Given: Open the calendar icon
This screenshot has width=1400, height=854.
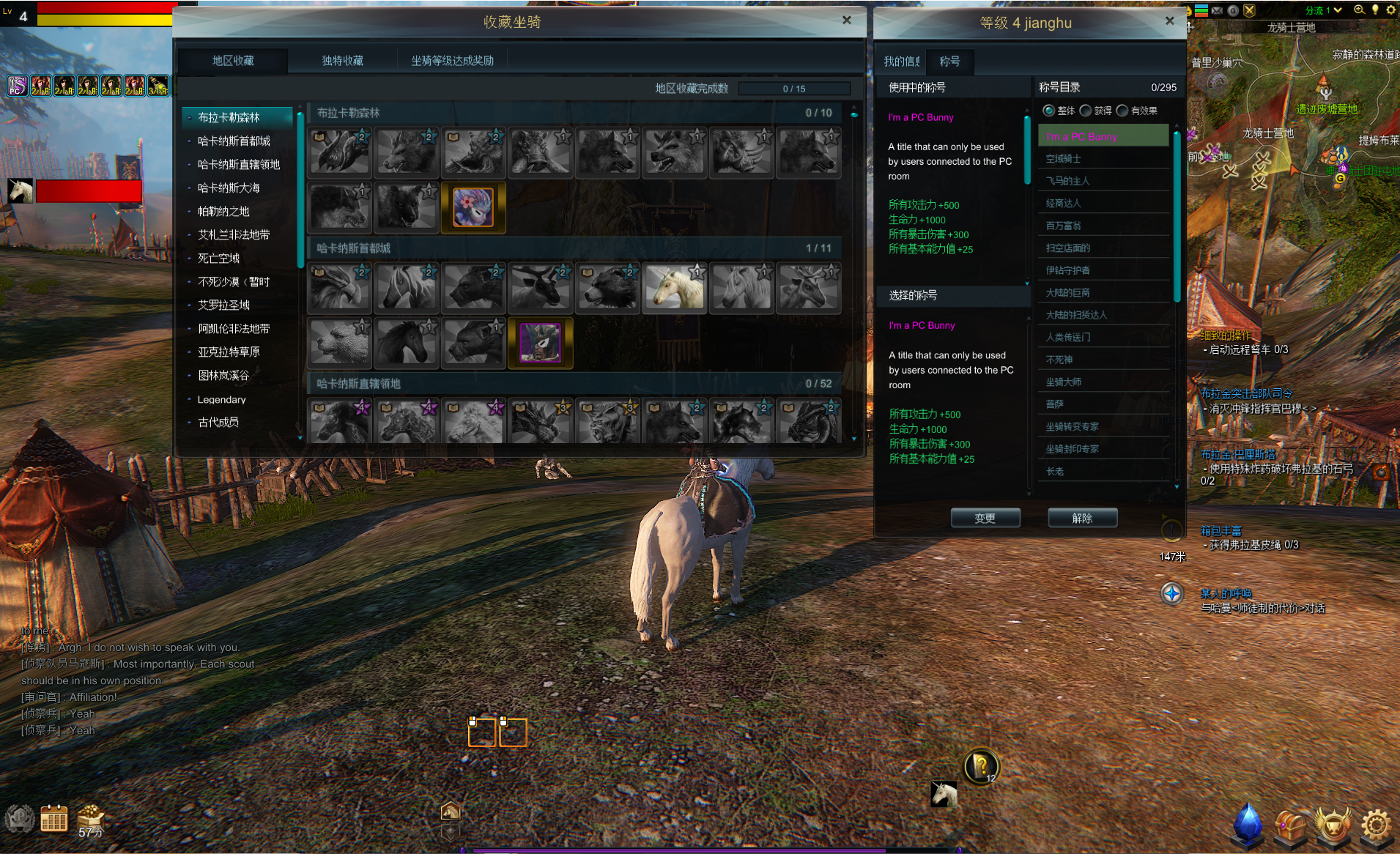Looking at the screenshot, I should (54, 819).
